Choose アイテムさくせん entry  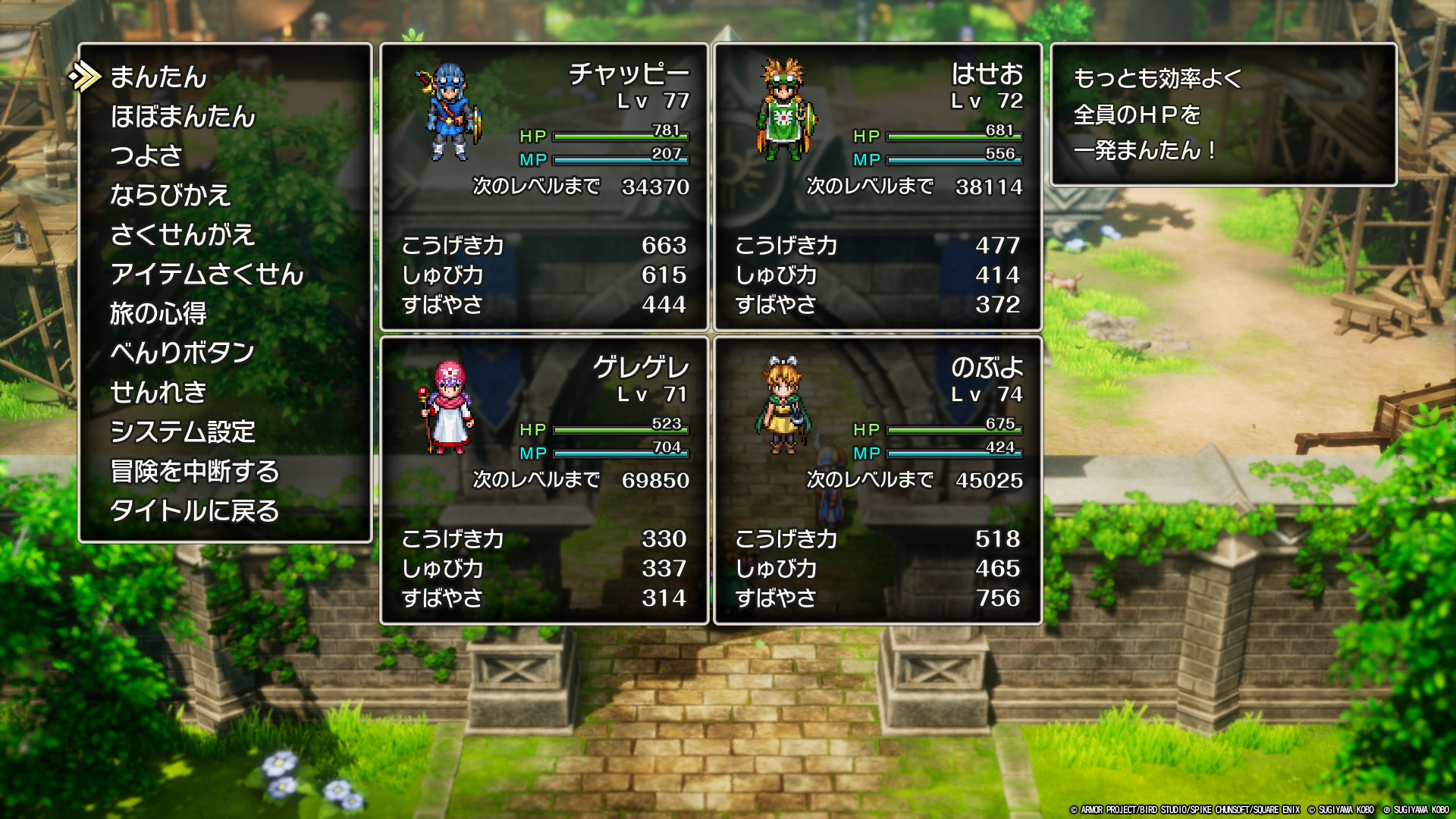tap(206, 274)
